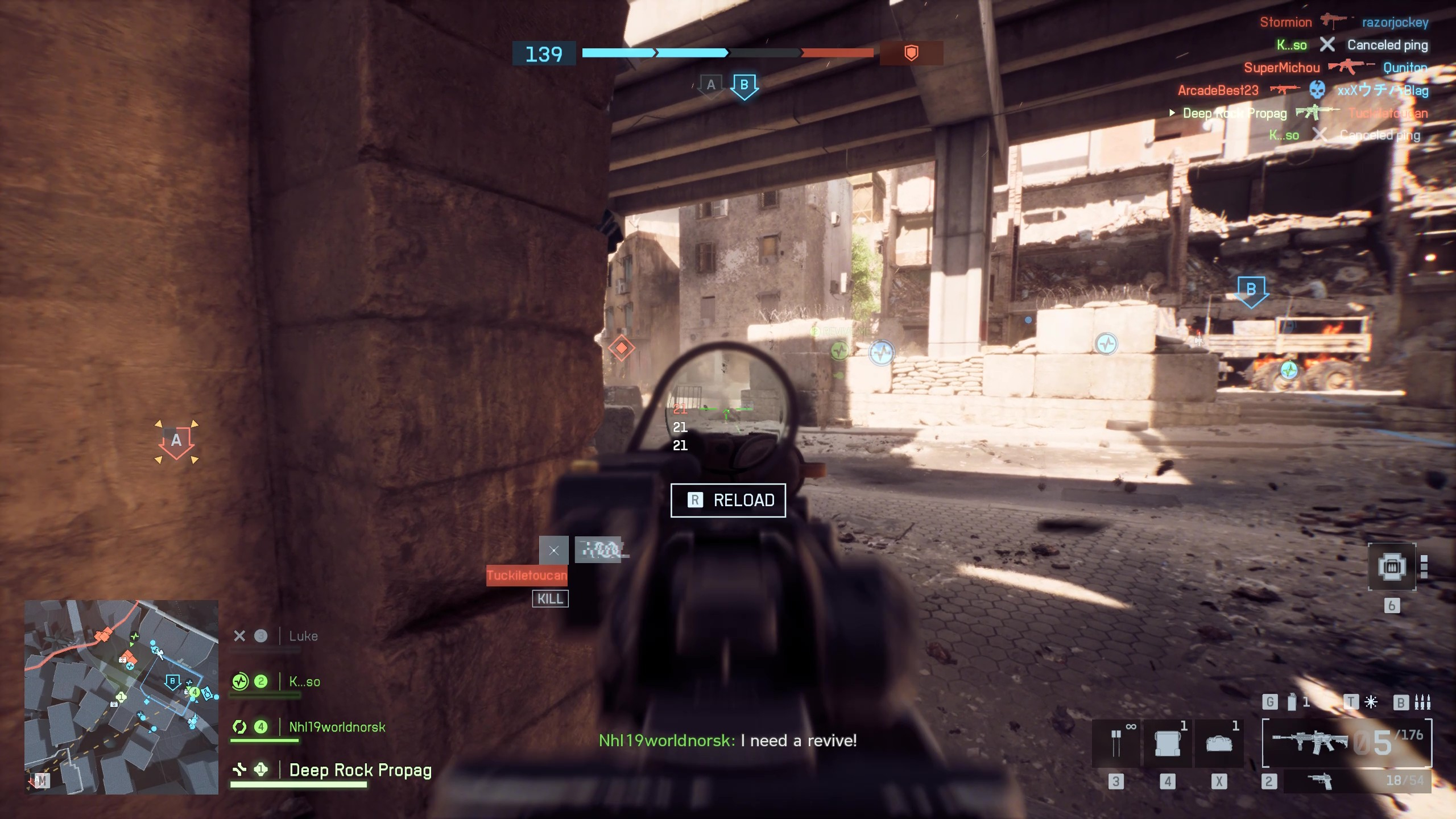Click the R RELOAD prompt

click(729, 500)
